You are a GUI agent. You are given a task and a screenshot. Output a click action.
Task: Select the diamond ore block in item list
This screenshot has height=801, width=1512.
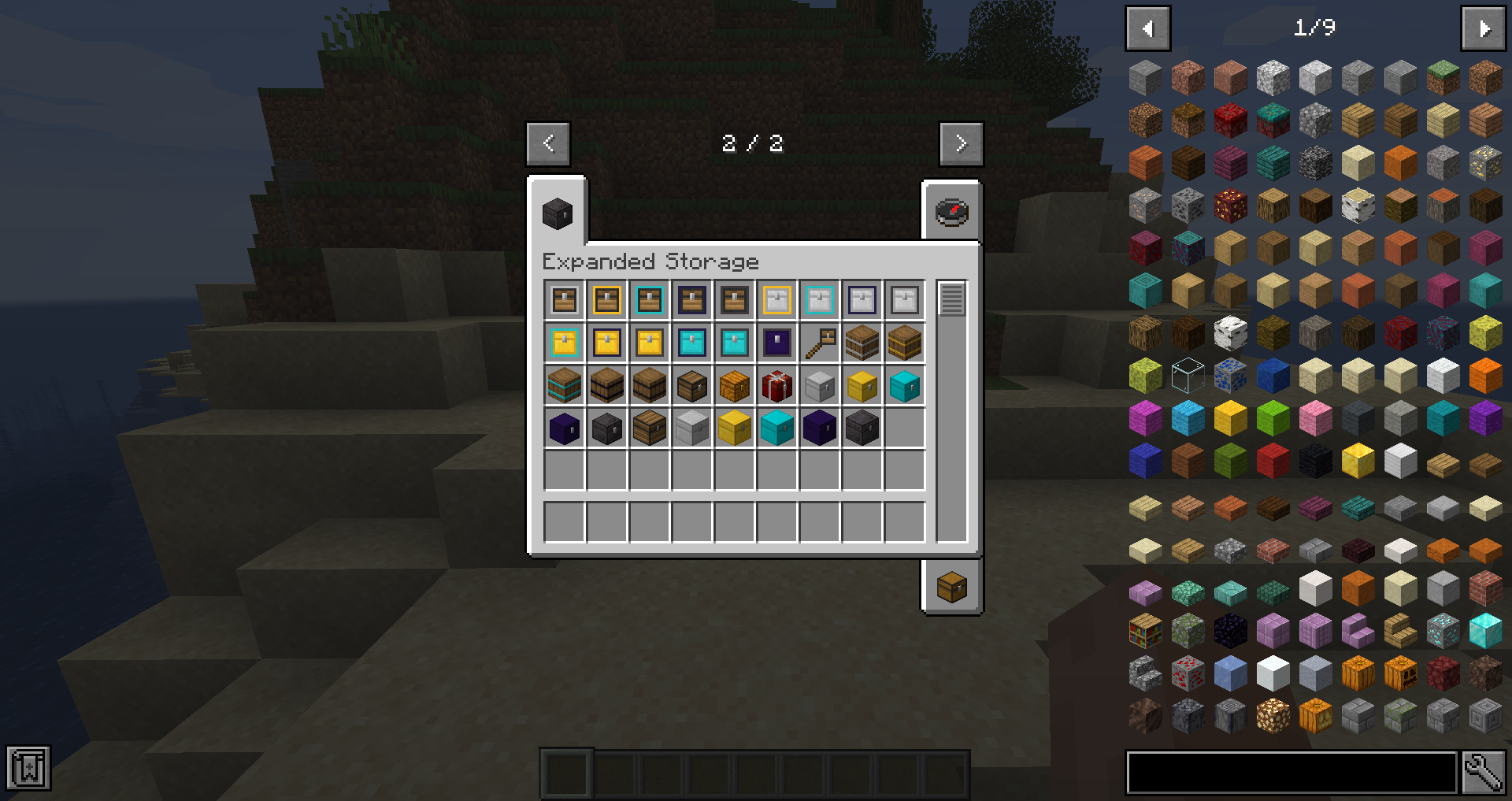(1443, 631)
